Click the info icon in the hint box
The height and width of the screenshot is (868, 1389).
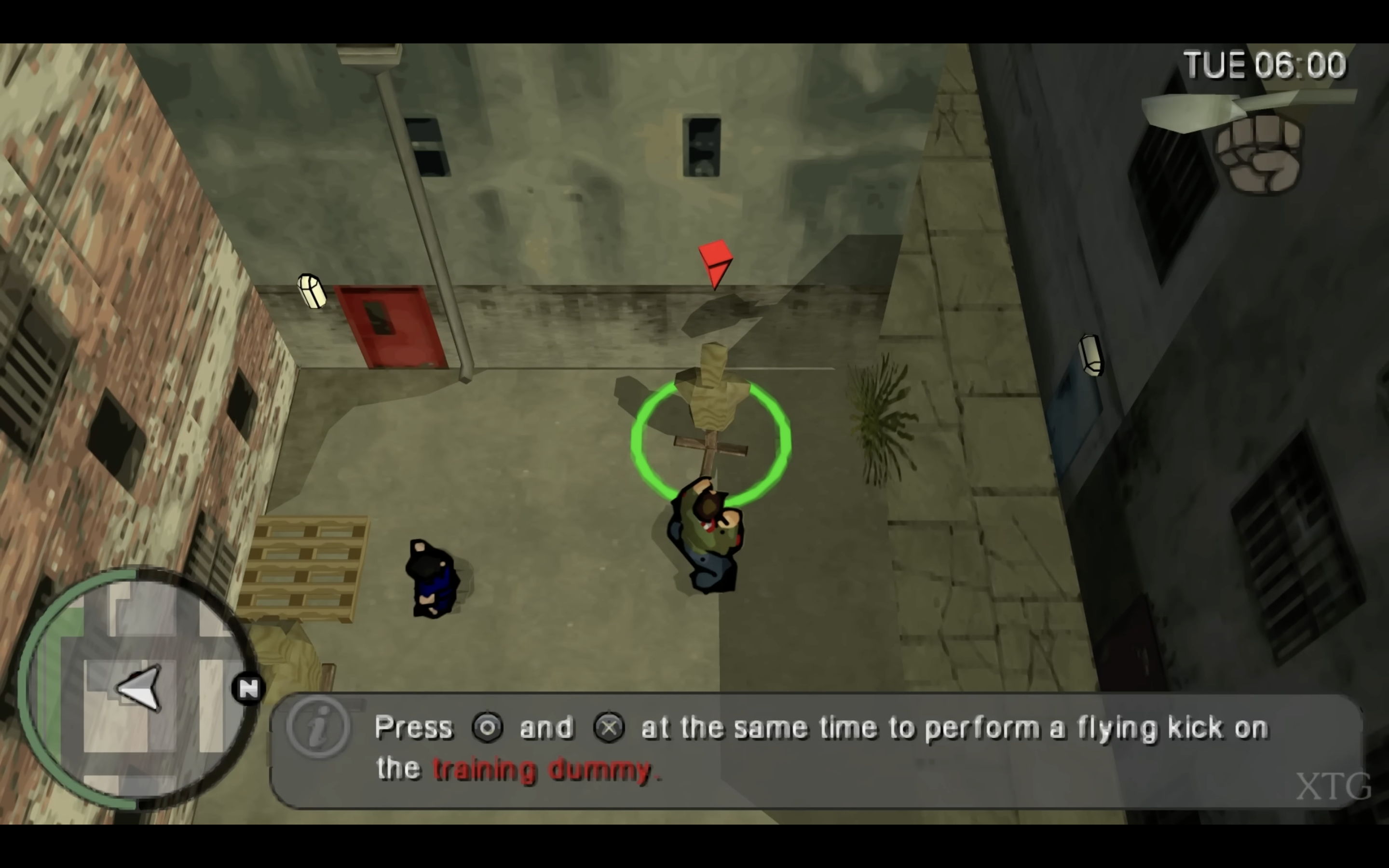click(318, 727)
